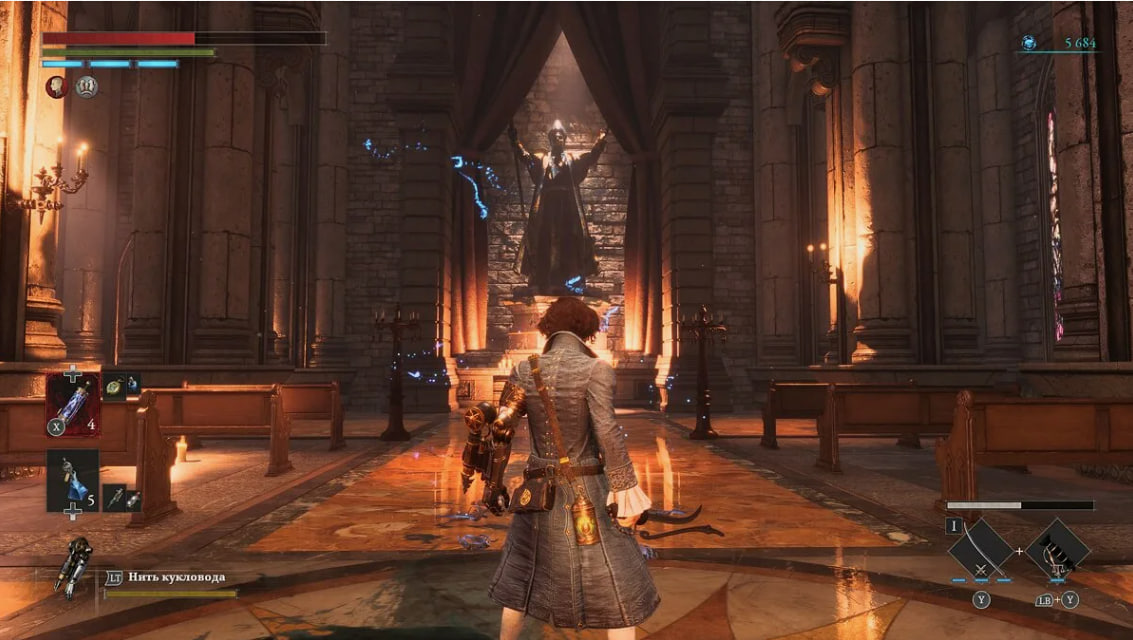
Task: Click the grey three-figures status icon
Action: tap(87, 87)
